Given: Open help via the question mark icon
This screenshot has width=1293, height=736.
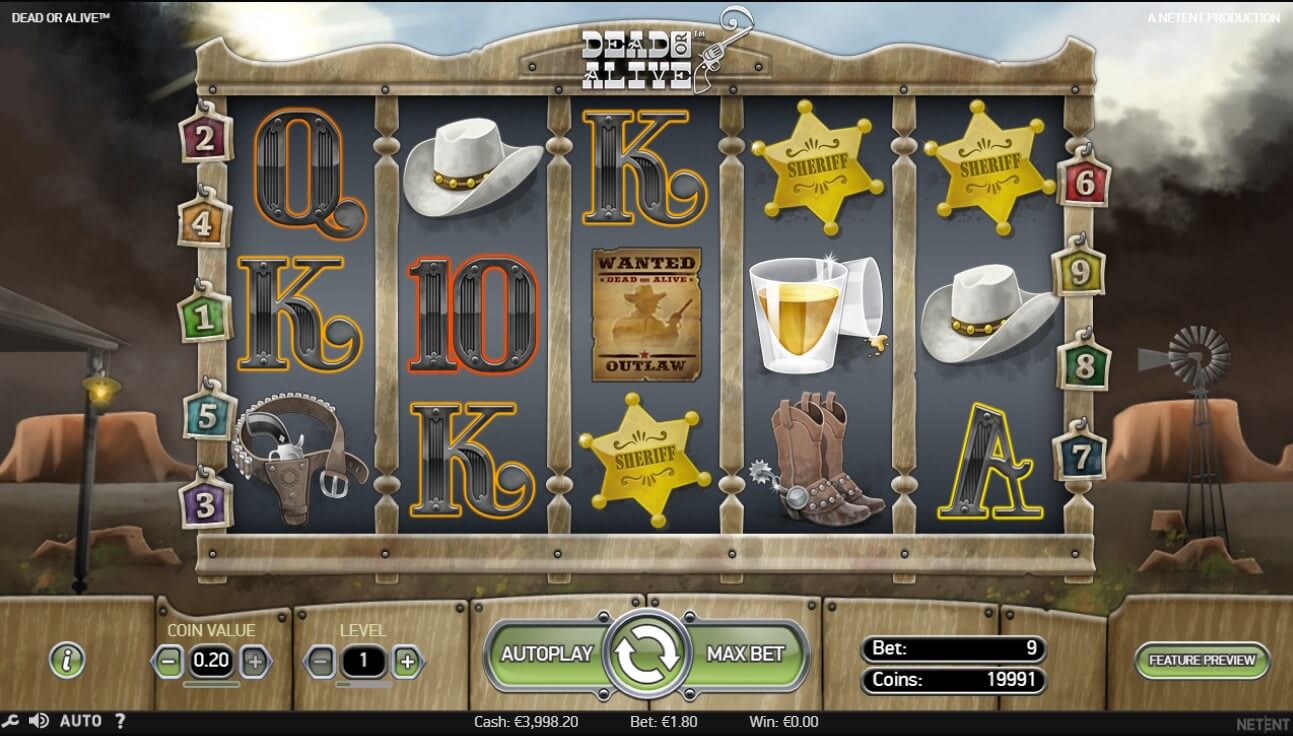Looking at the screenshot, I should (x=120, y=720).
